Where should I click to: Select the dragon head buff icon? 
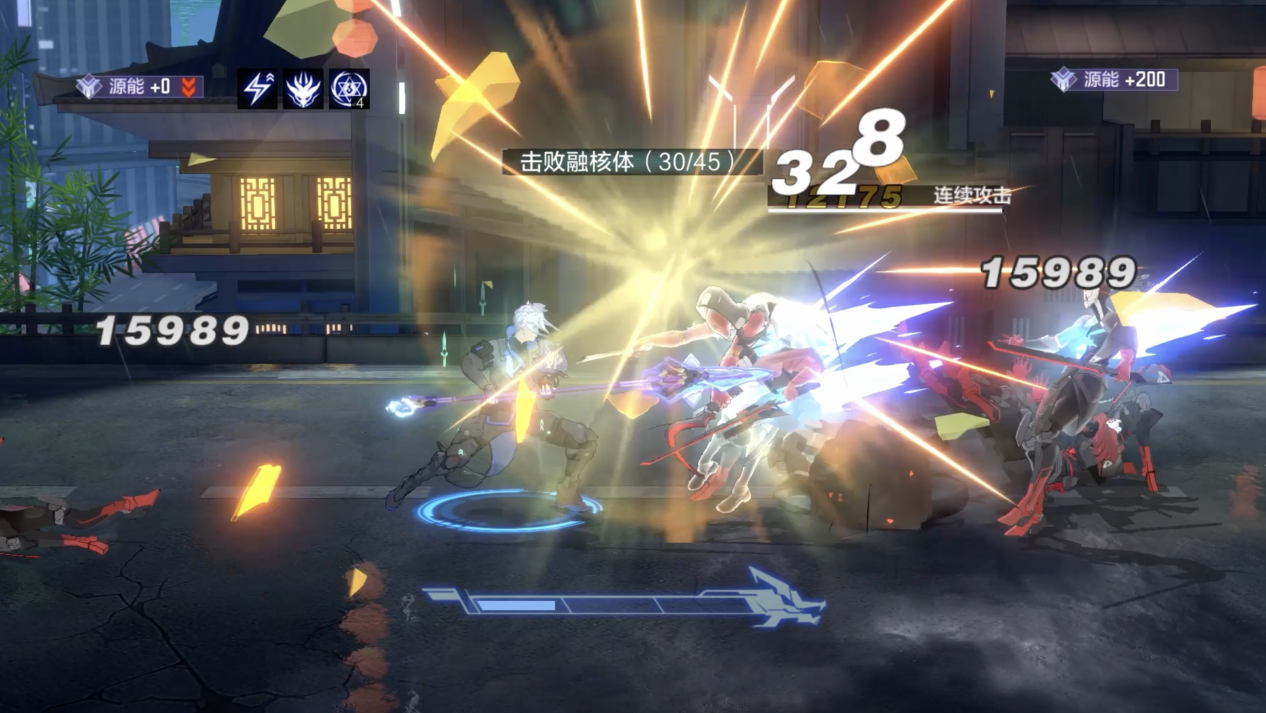[303, 89]
